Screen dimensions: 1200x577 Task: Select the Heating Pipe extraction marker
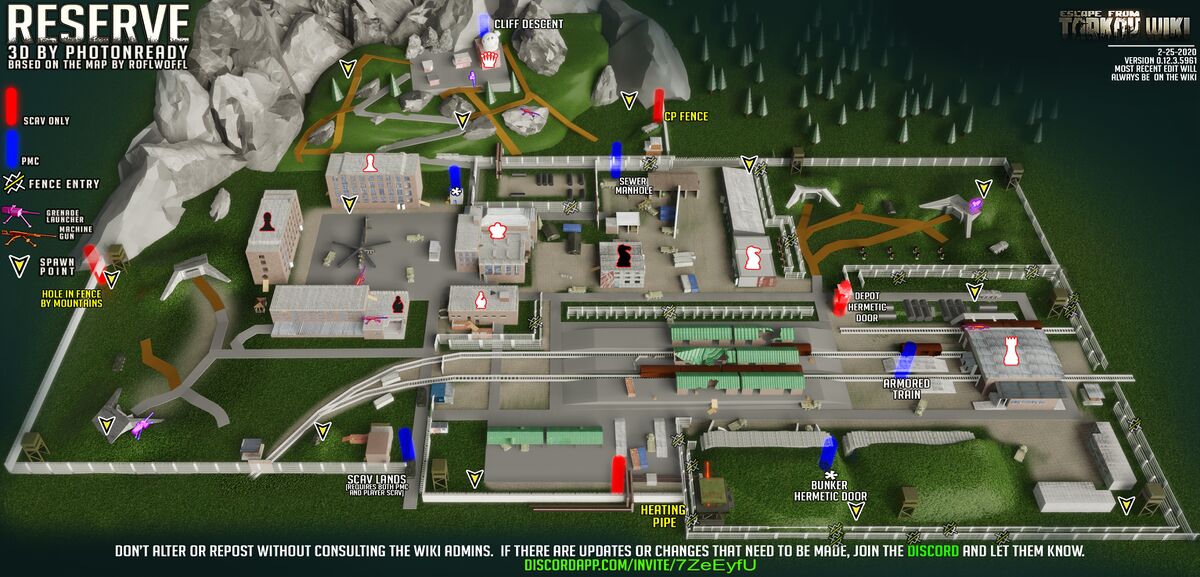(619, 473)
